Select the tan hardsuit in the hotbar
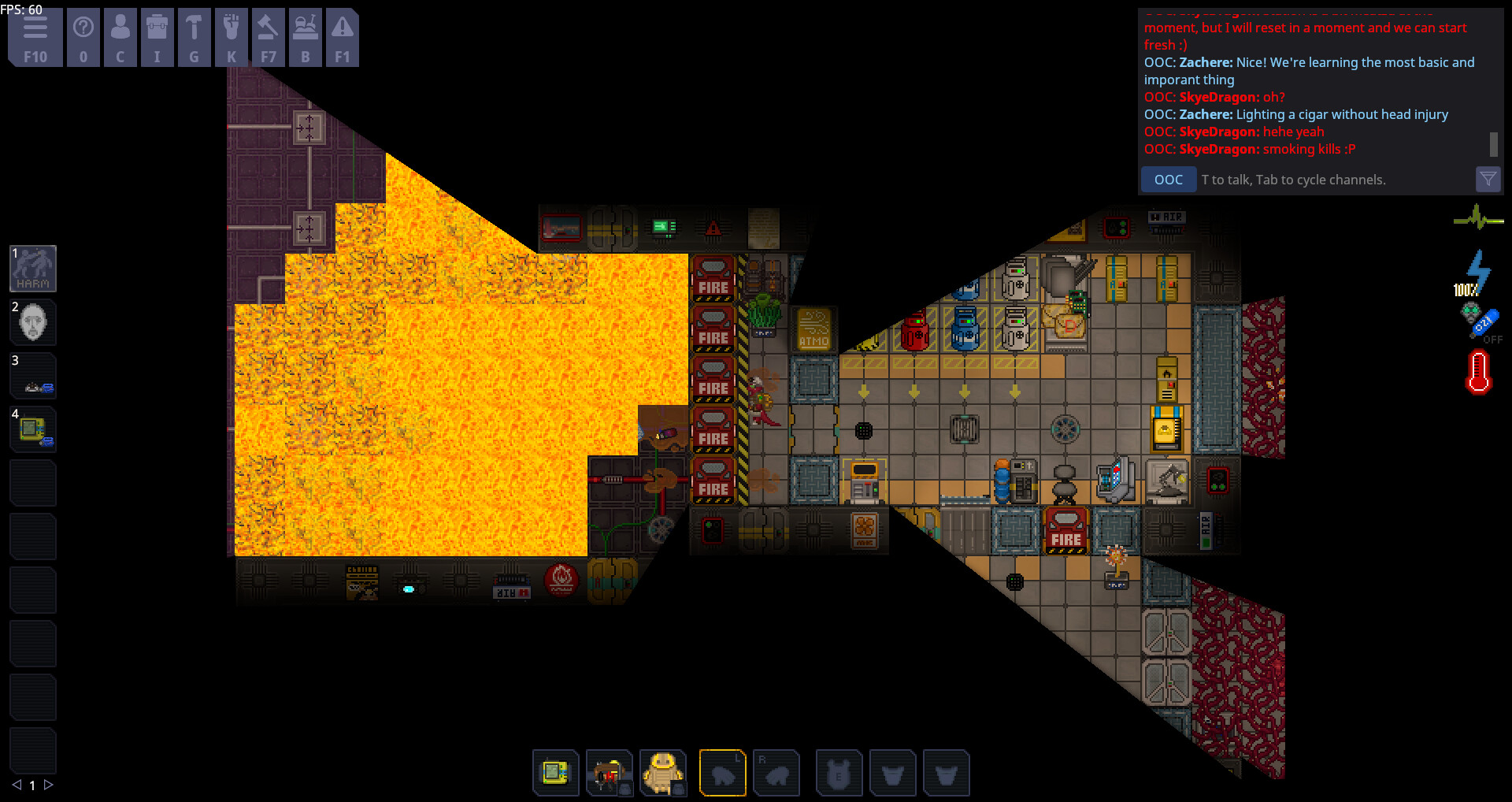This screenshot has height=802, width=1512. coord(664,773)
